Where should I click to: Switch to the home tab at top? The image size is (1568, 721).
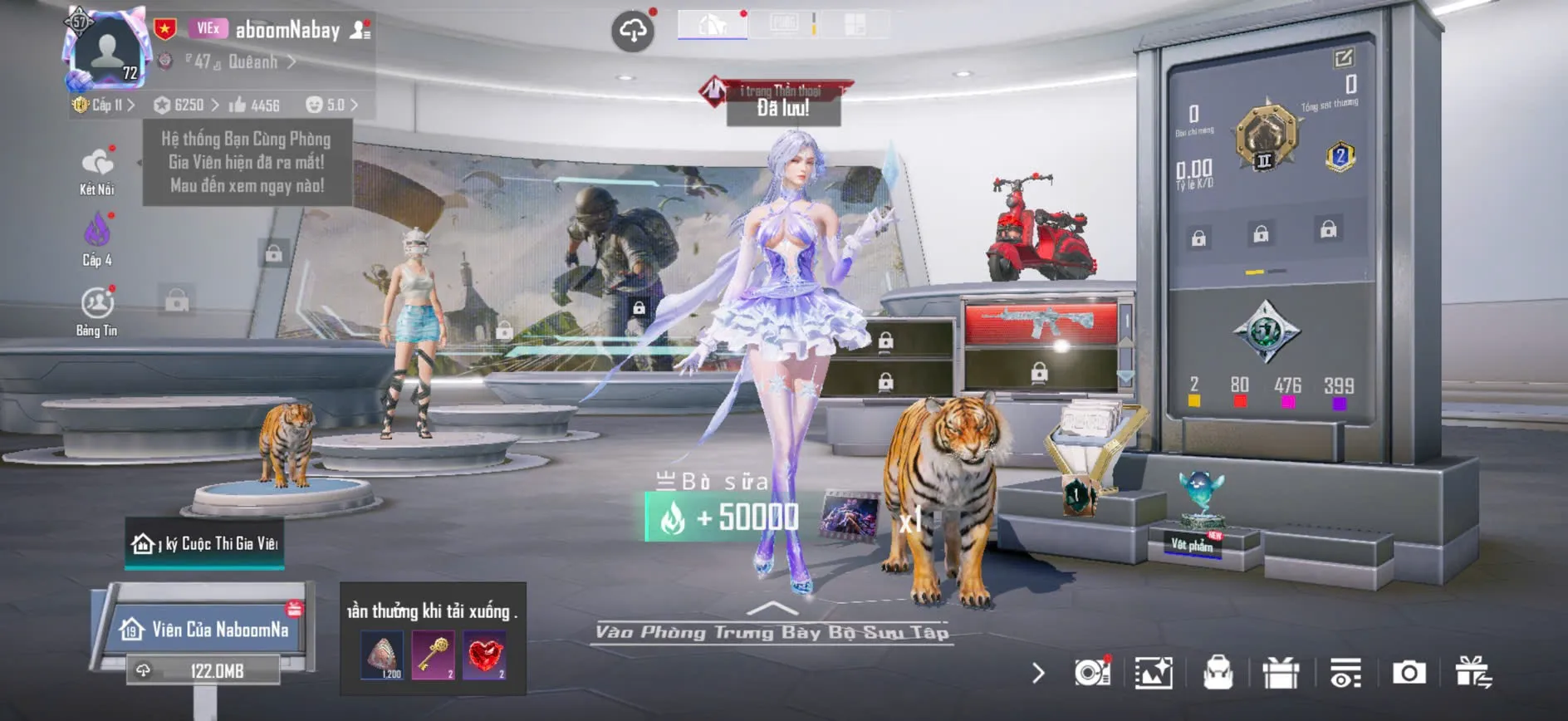[712, 25]
